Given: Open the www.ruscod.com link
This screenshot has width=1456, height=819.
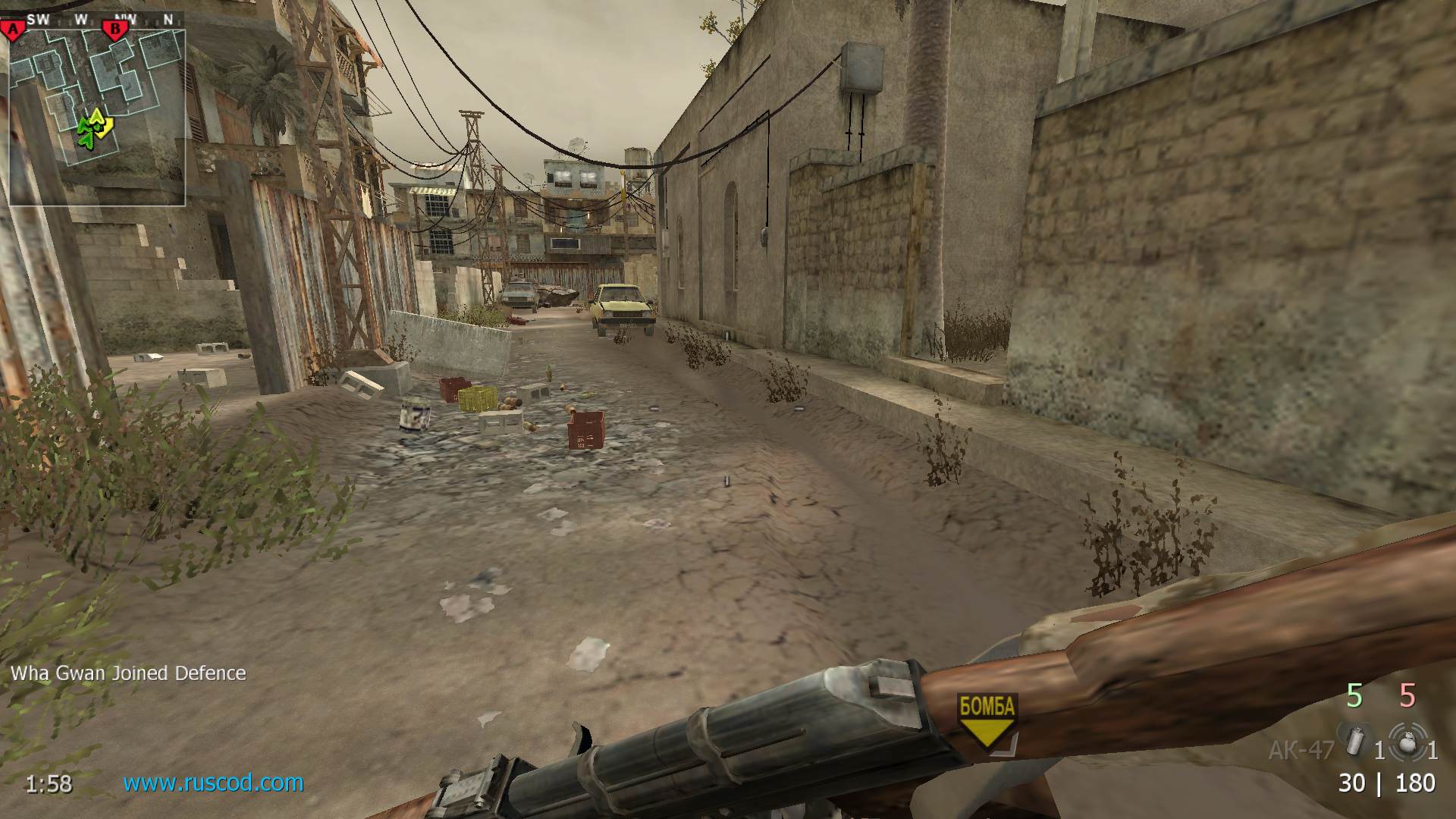Looking at the screenshot, I should 213,782.
